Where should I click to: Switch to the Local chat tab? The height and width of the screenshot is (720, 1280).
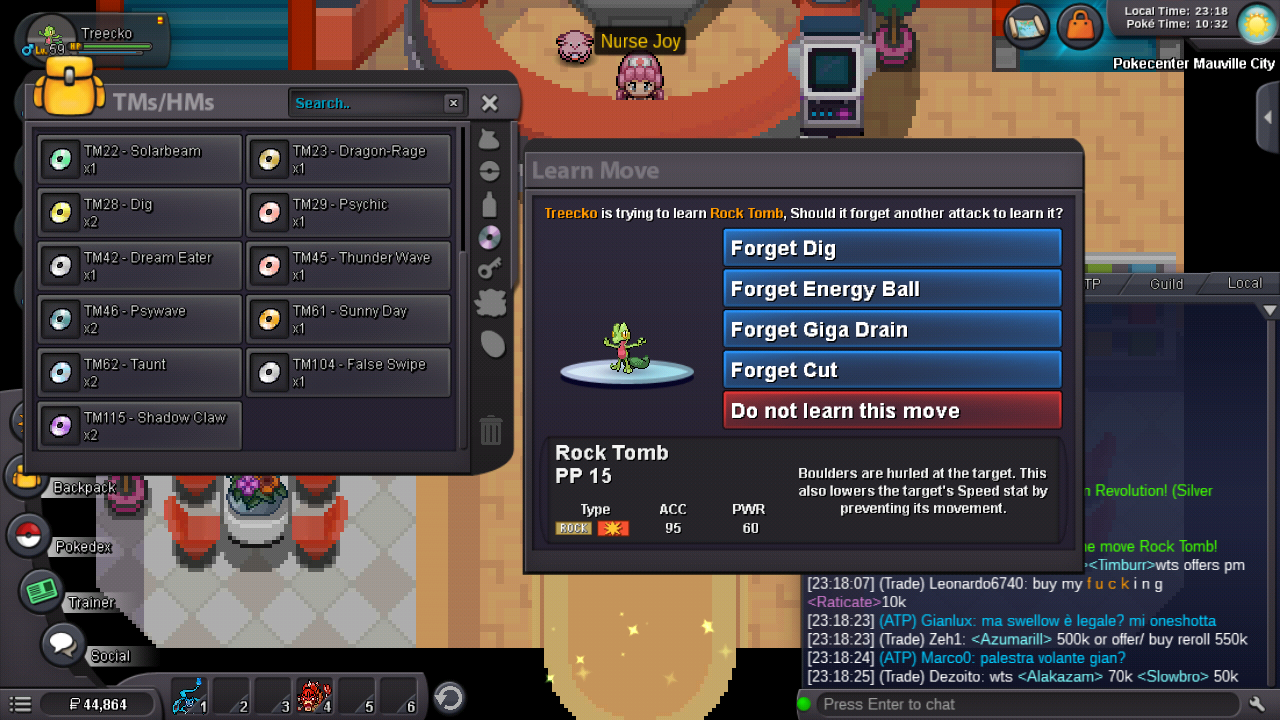1244,284
